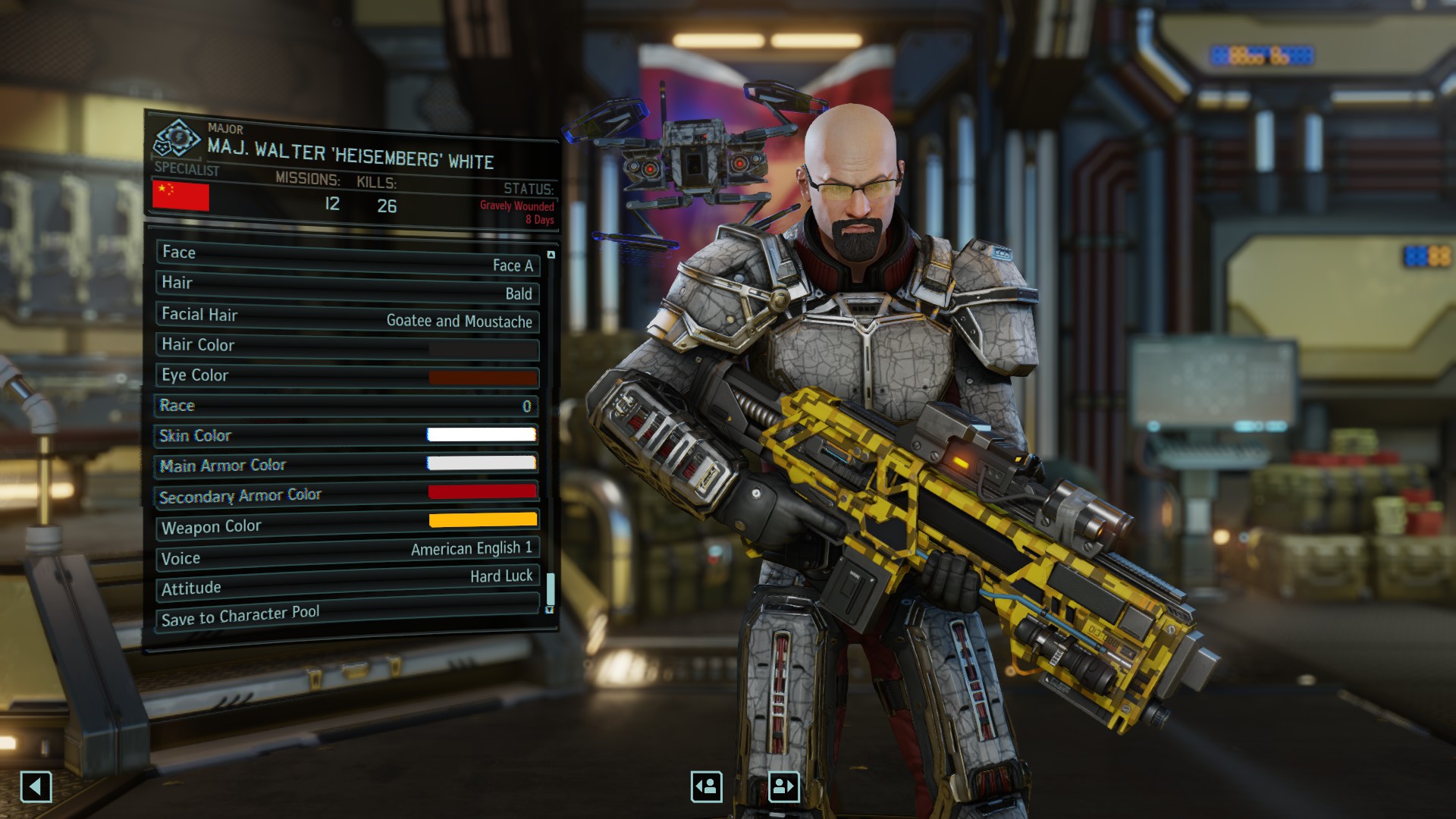Edit the Main Armor Color
This screenshot has height=819, width=1456.
[347, 464]
